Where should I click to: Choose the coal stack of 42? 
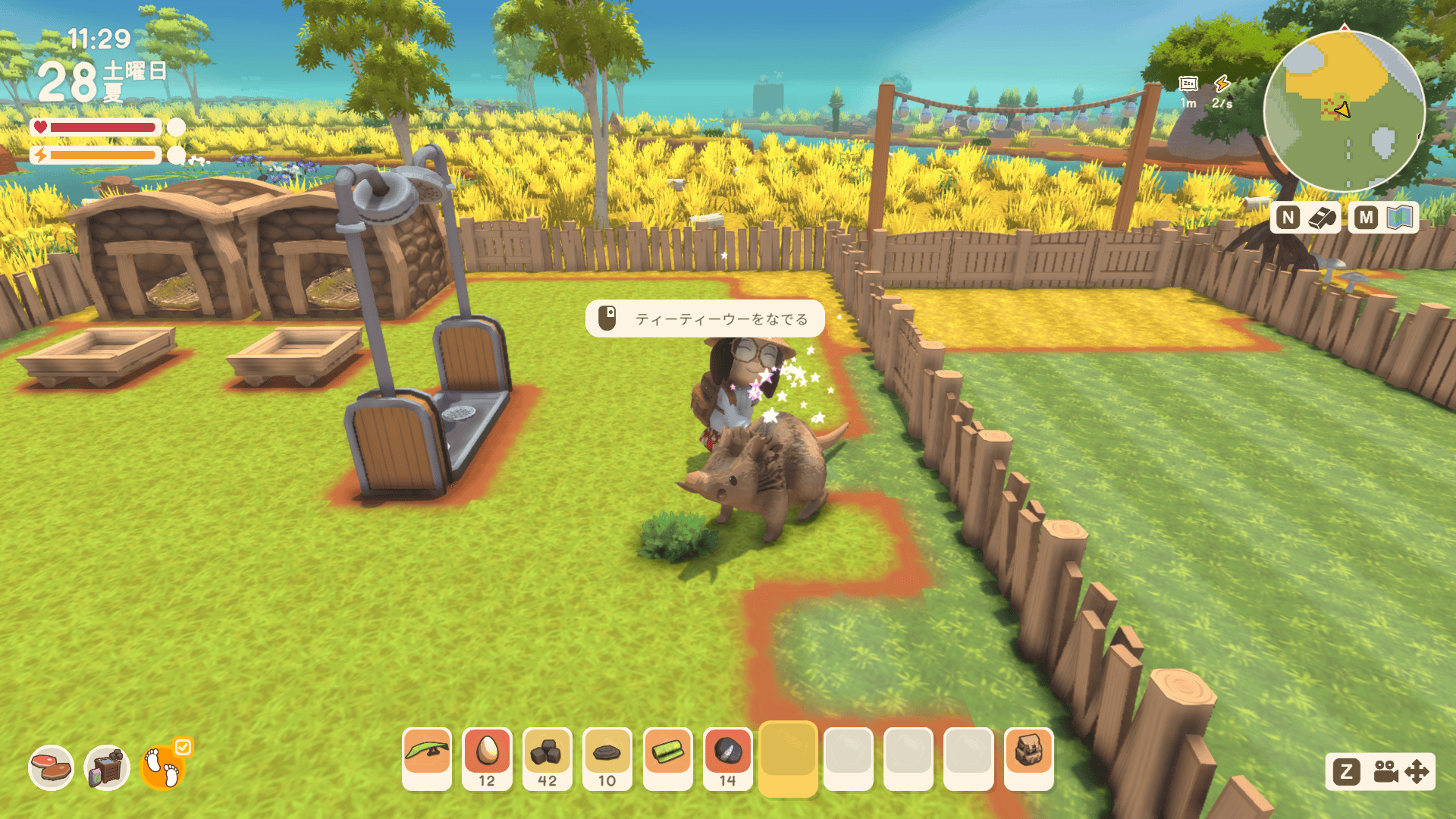click(547, 758)
